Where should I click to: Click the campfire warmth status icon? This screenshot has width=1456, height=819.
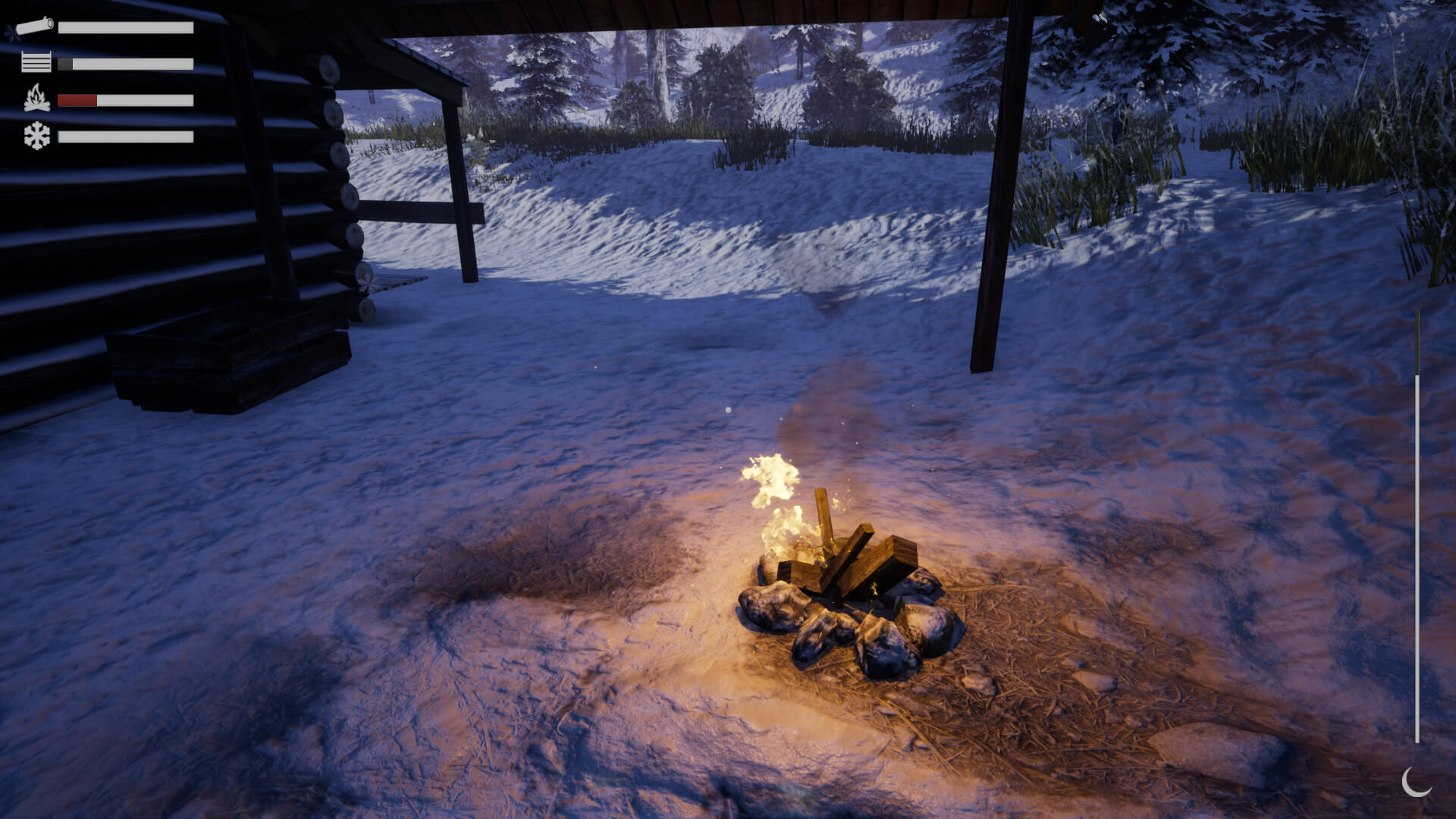pyautogui.click(x=35, y=99)
